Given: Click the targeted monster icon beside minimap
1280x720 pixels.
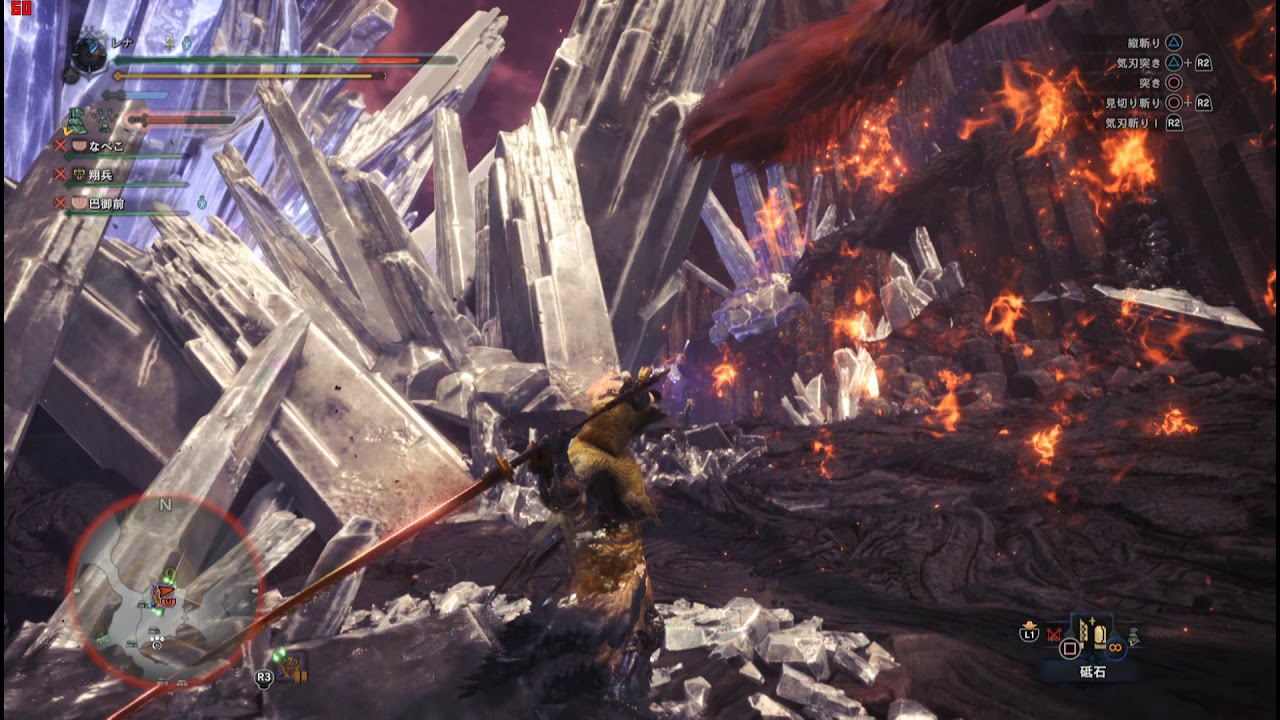Looking at the screenshot, I should tap(291, 664).
